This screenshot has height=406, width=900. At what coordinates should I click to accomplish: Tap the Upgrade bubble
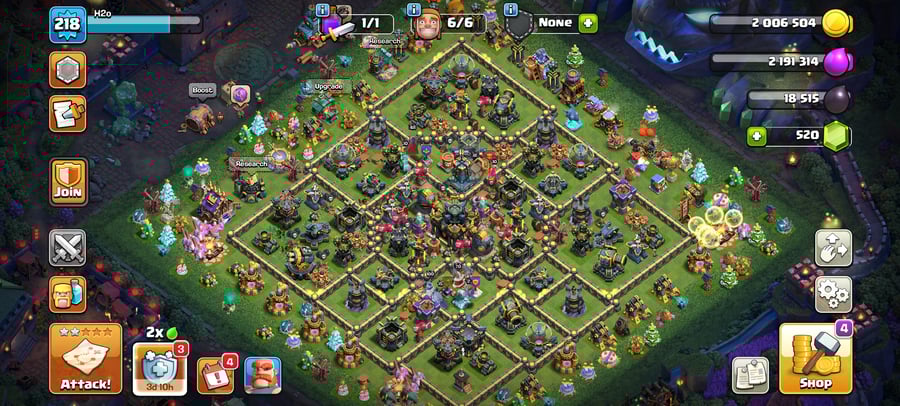click(329, 86)
